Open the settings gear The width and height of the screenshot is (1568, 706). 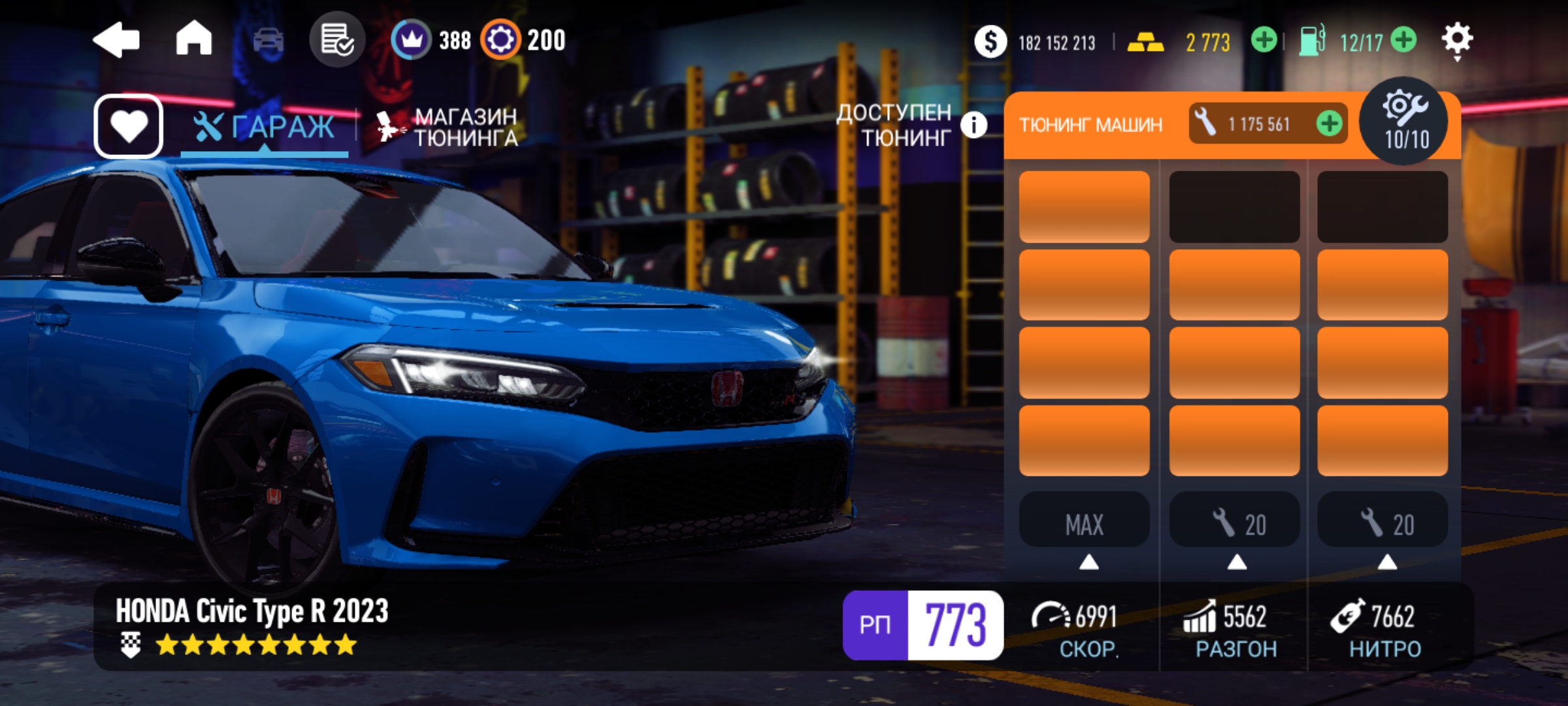pyautogui.click(x=1457, y=40)
